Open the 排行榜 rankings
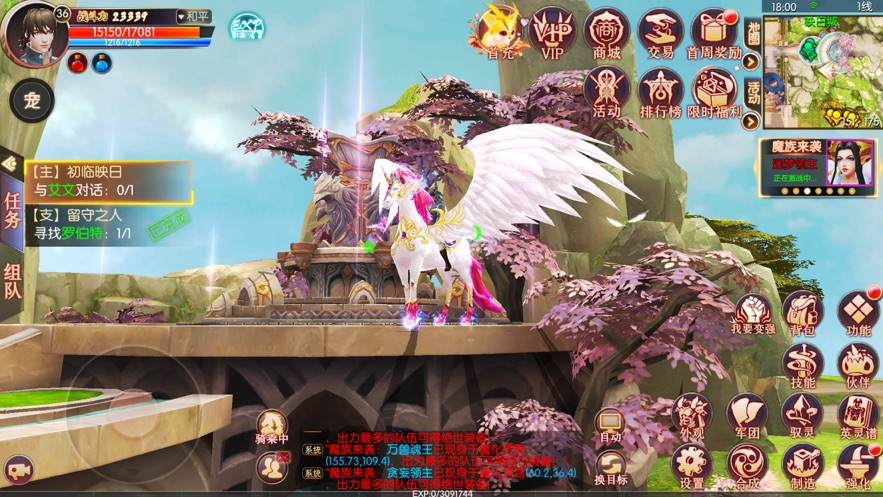Screen dimensions: 883x497 click(x=660, y=92)
